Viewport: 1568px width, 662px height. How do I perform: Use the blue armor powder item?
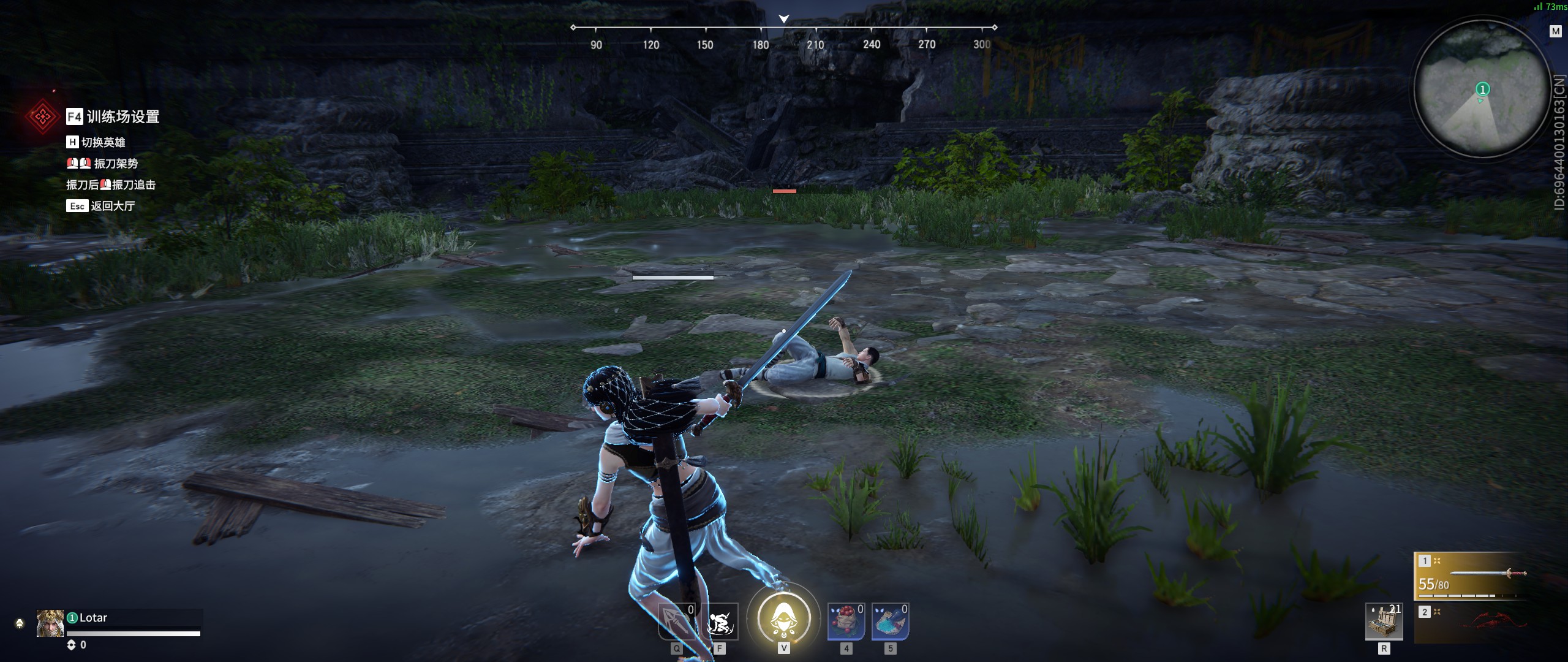pyautogui.click(x=890, y=622)
